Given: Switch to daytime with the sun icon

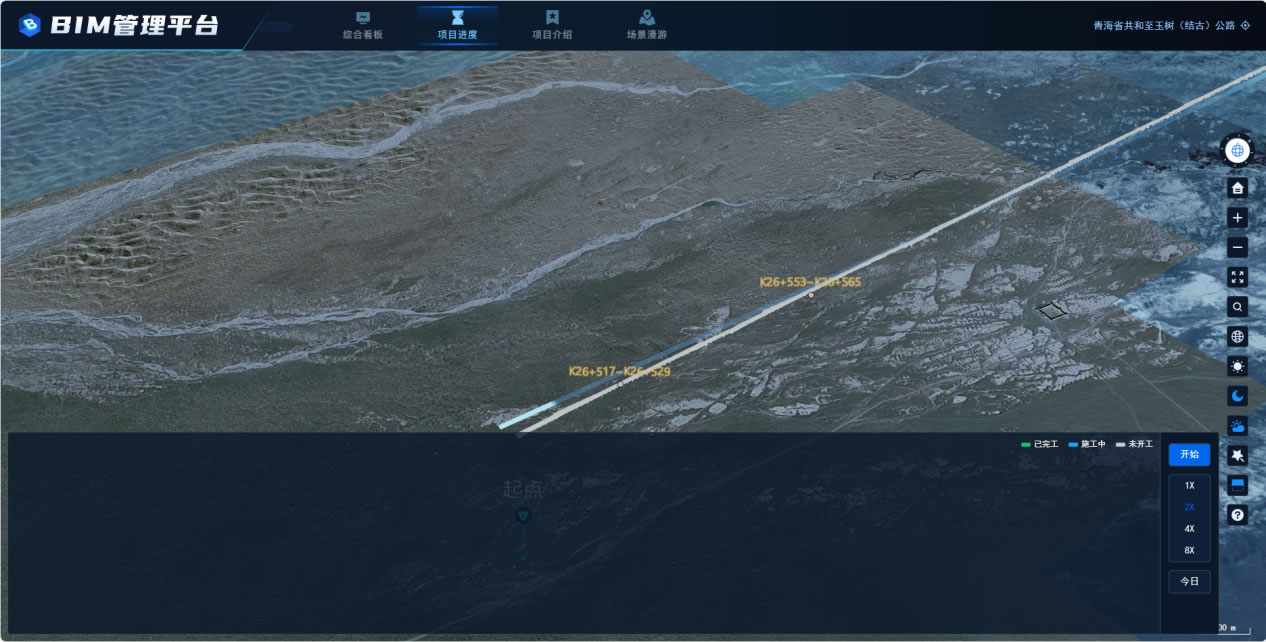Looking at the screenshot, I should click(1238, 366).
